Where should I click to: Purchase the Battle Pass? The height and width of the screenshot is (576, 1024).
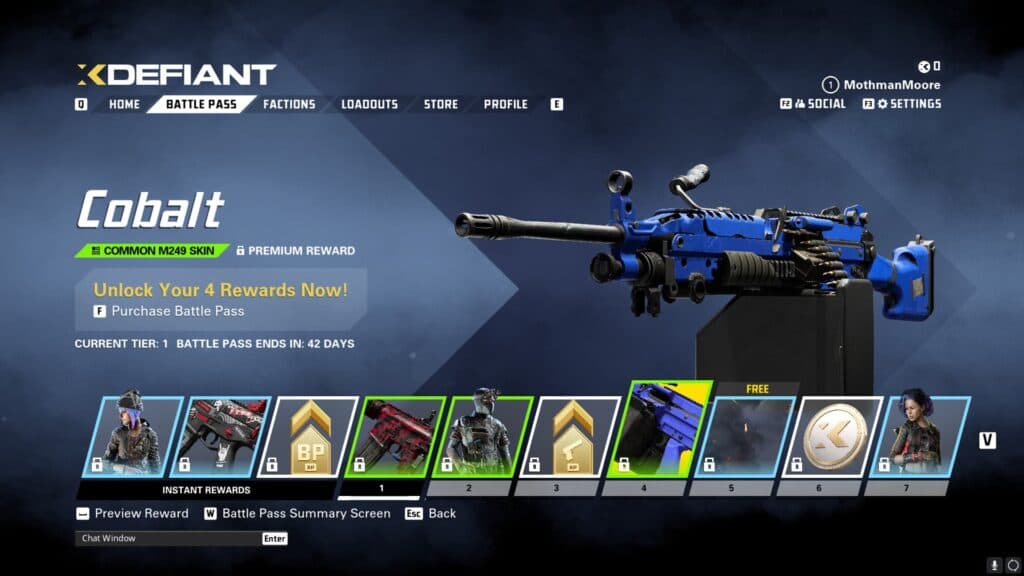[x=177, y=311]
